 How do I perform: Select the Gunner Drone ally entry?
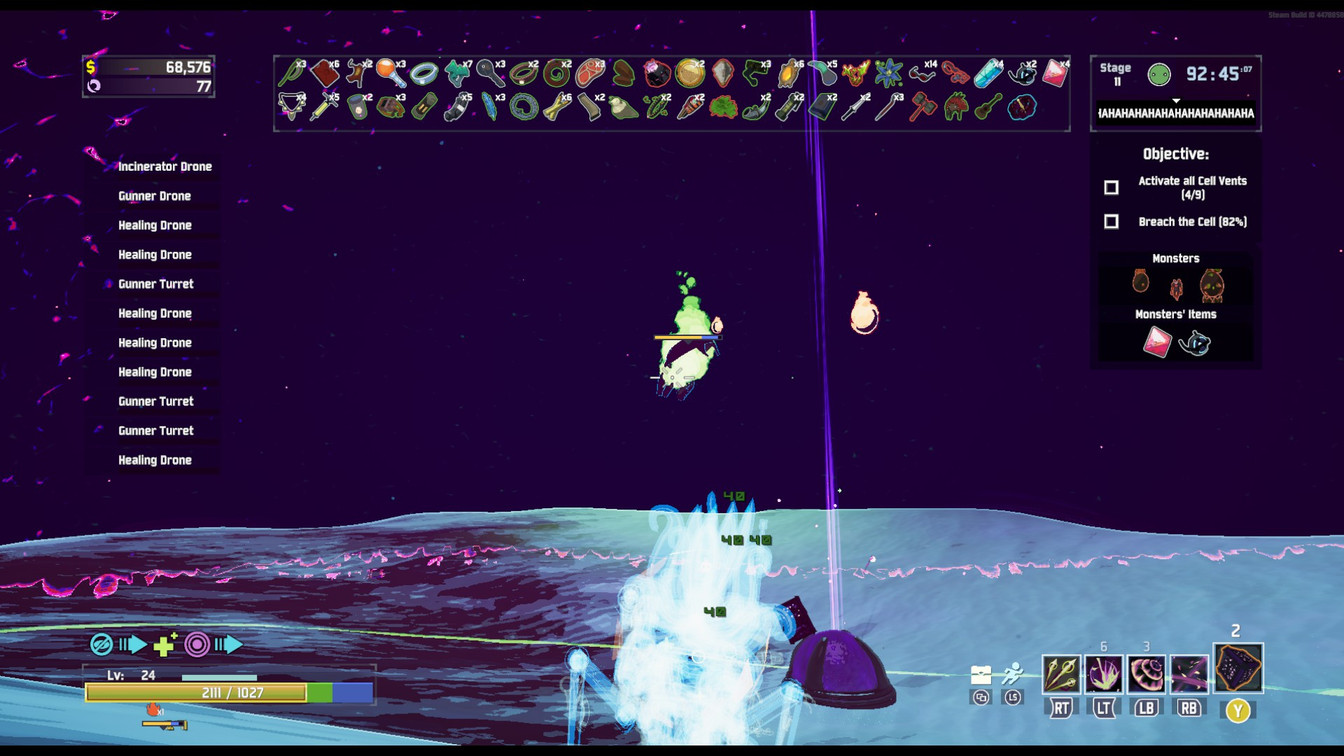click(x=155, y=196)
